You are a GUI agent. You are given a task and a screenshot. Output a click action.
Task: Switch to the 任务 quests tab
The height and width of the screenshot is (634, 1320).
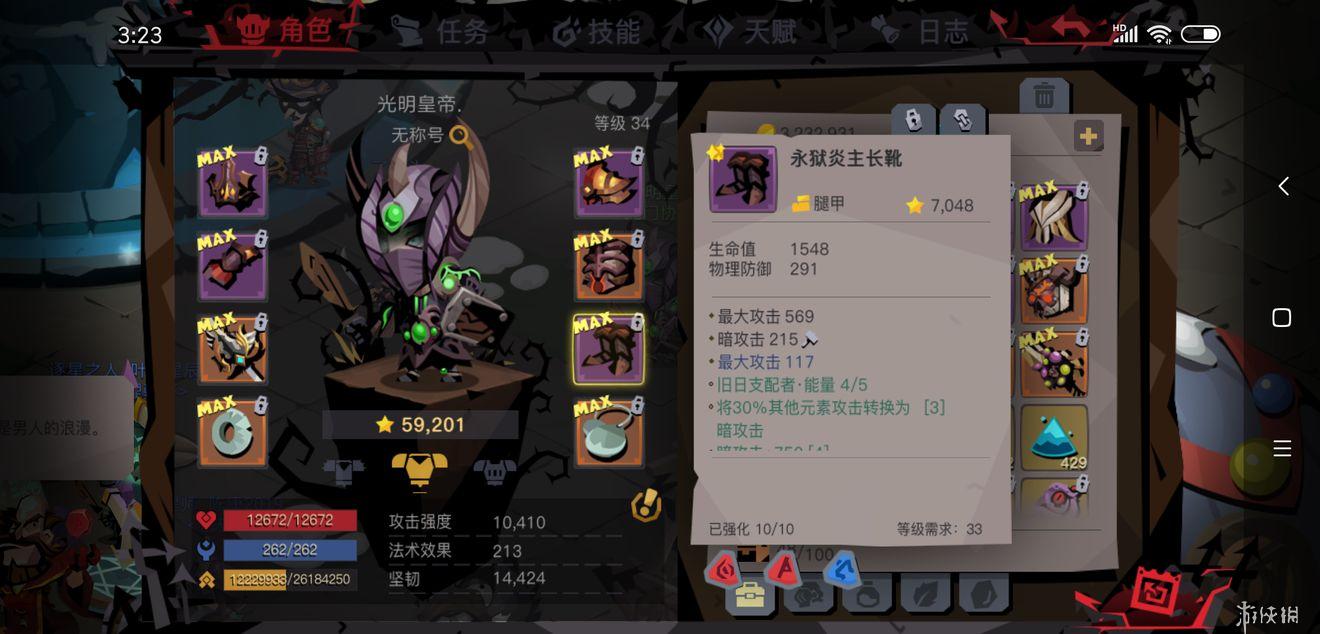[440, 32]
